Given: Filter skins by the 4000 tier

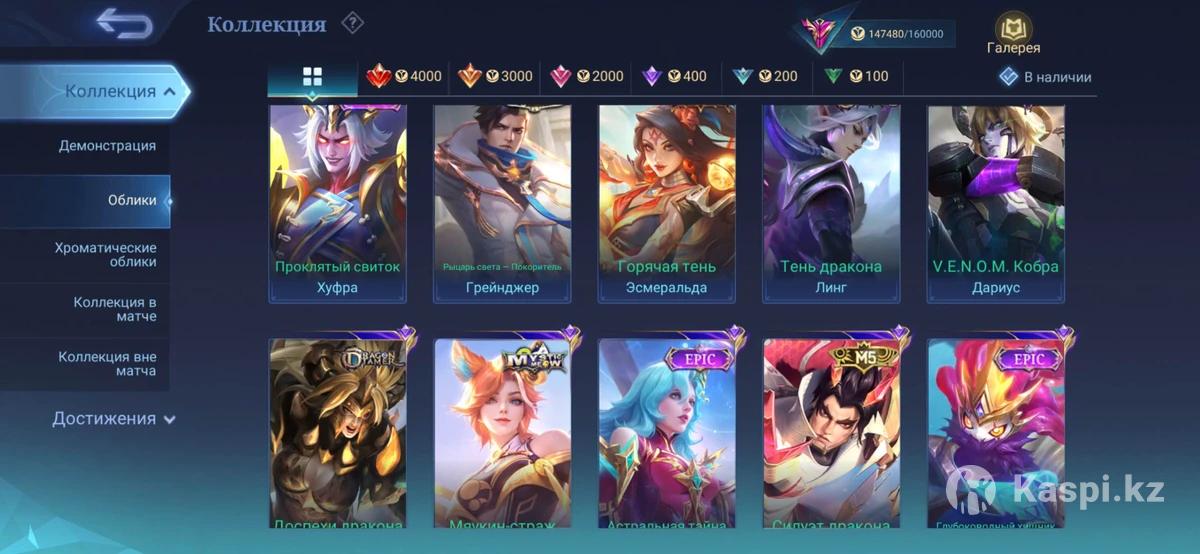Looking at the screenshot, I should pyautogui.click(x=404, y=77).
